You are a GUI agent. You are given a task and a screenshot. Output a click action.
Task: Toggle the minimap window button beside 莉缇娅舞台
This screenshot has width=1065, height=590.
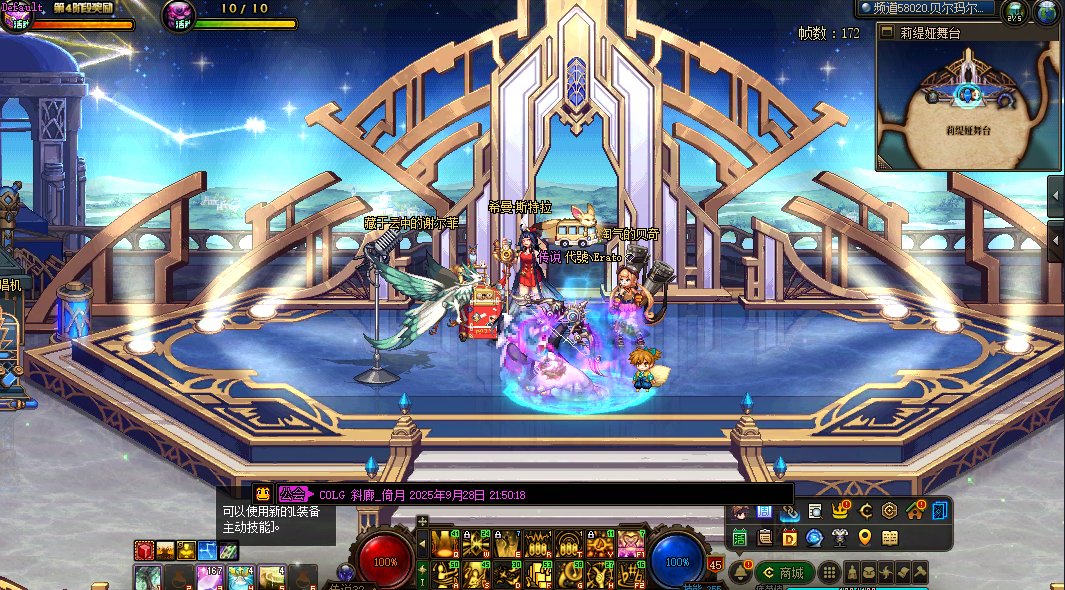pos(886,32)
